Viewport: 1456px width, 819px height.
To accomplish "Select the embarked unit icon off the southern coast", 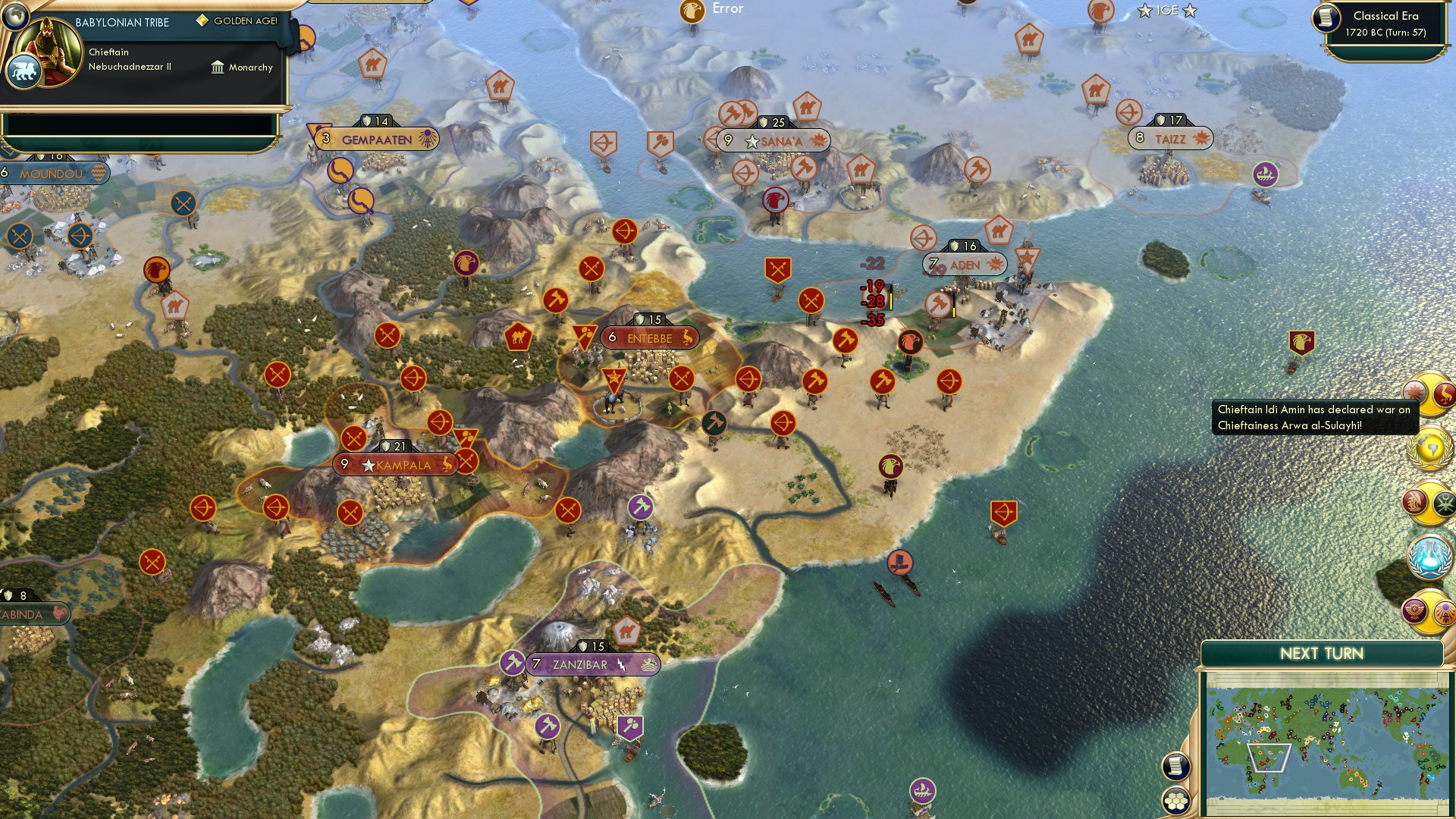I will (899, 562).
